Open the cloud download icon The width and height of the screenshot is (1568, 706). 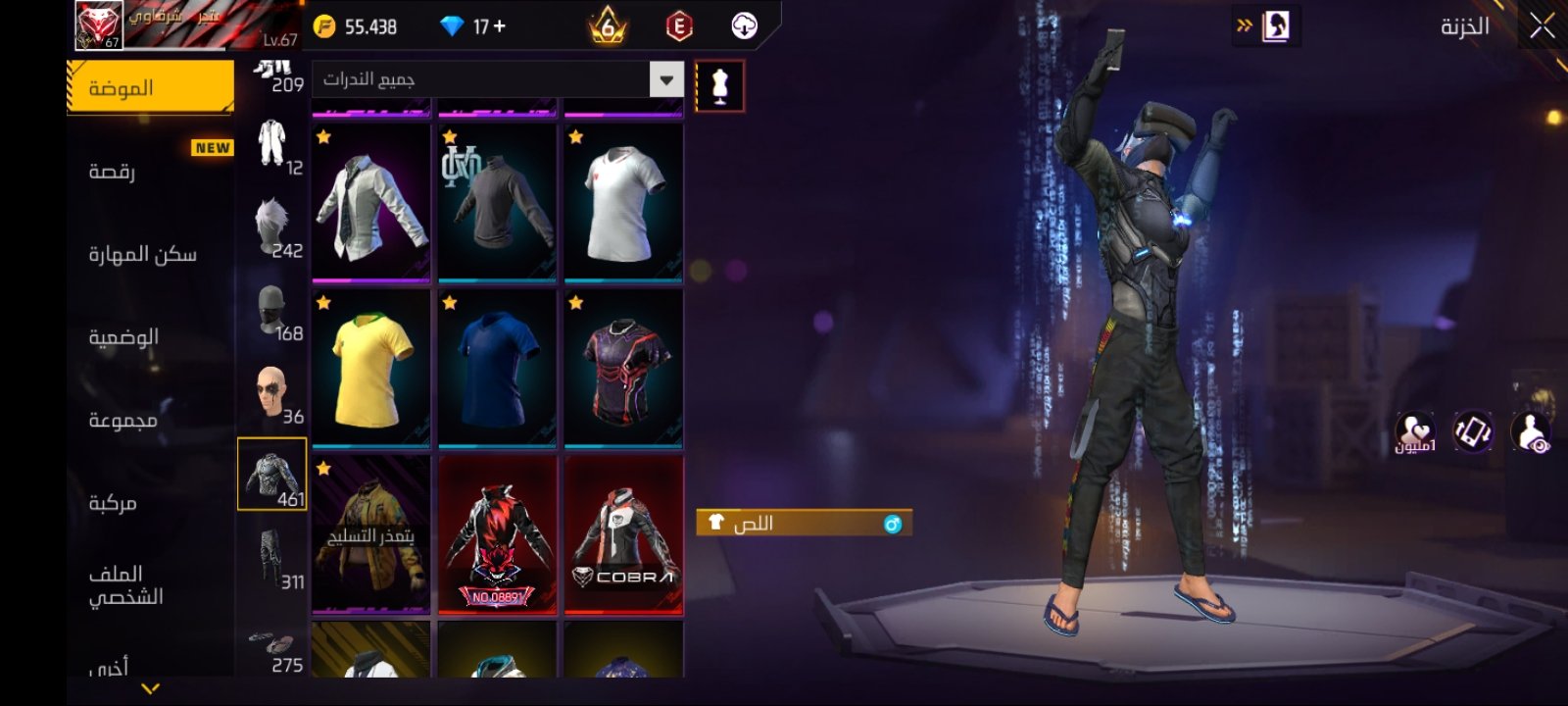tap(744, 26)
